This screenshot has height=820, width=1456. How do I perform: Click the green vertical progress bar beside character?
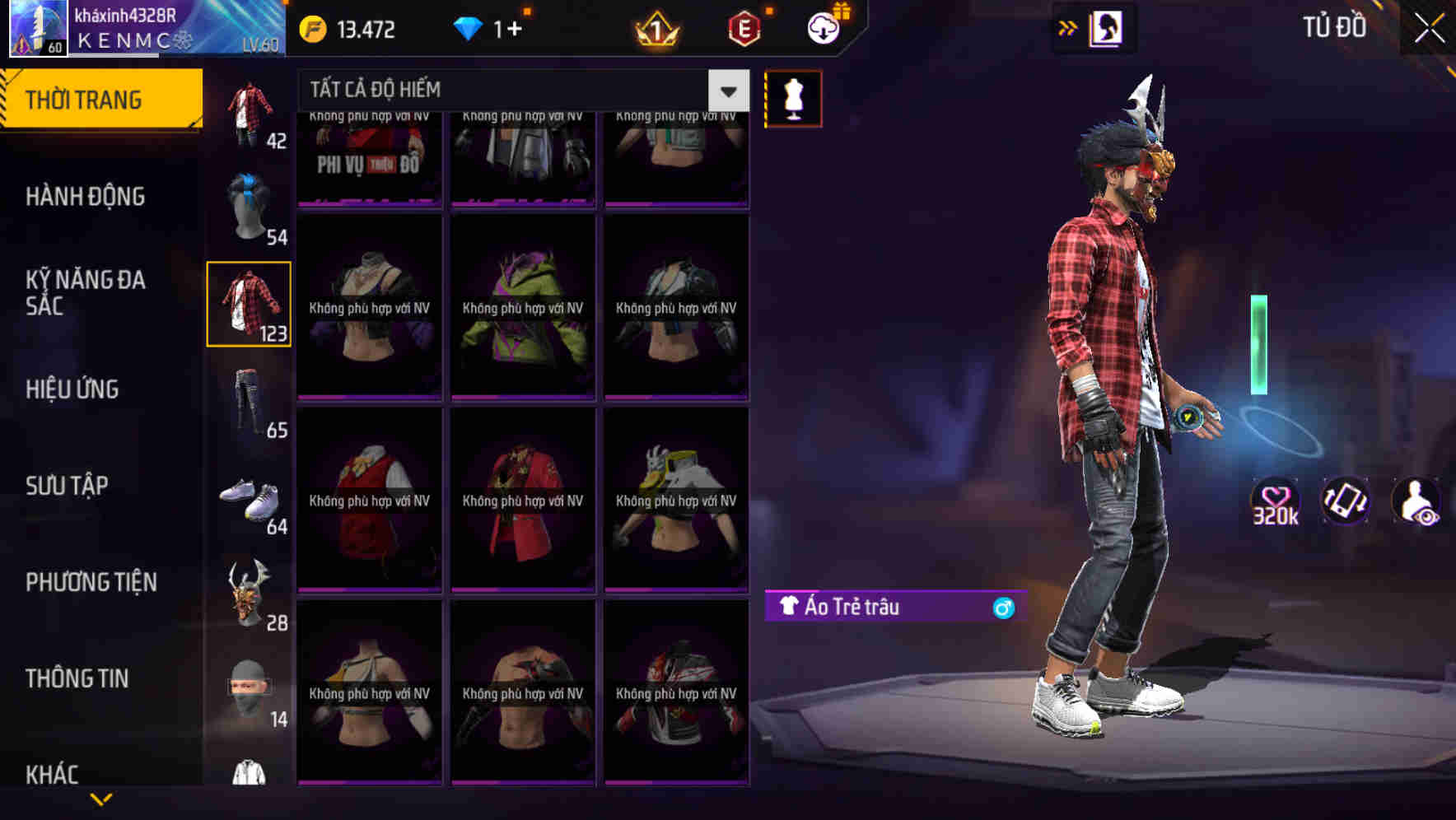(1258, 342)
